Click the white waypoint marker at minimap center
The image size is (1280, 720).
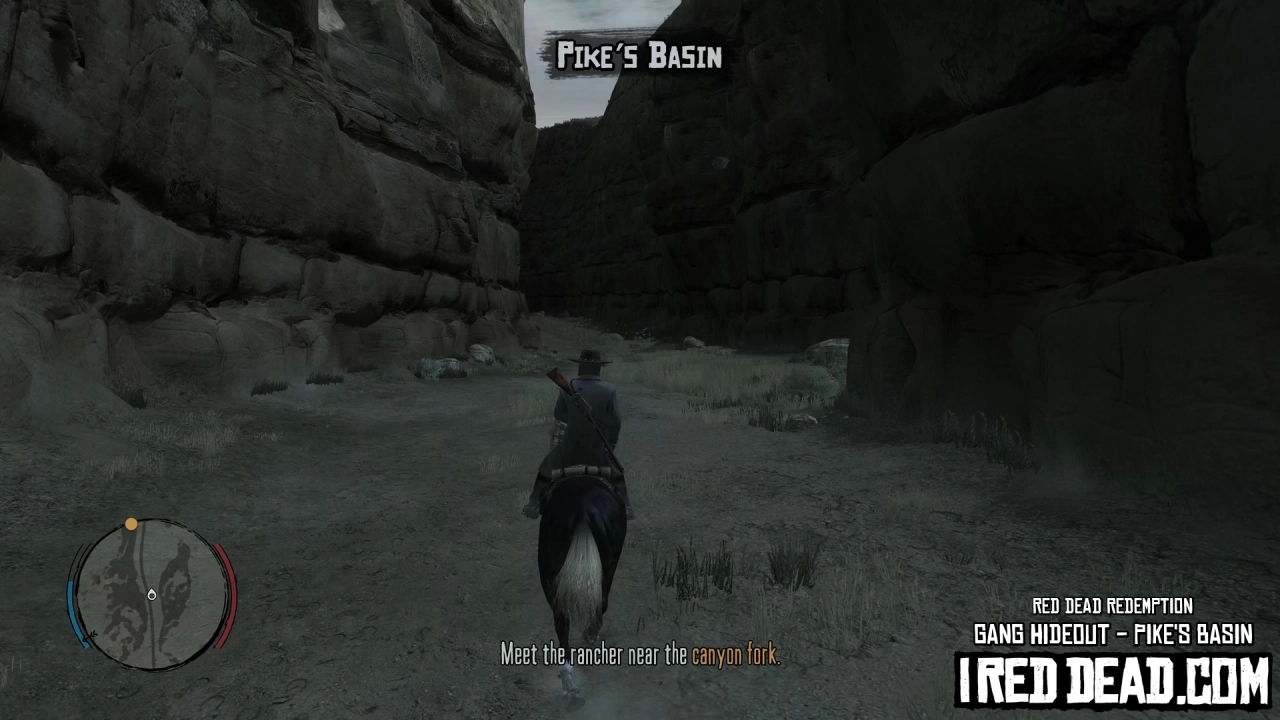[152, 594]
